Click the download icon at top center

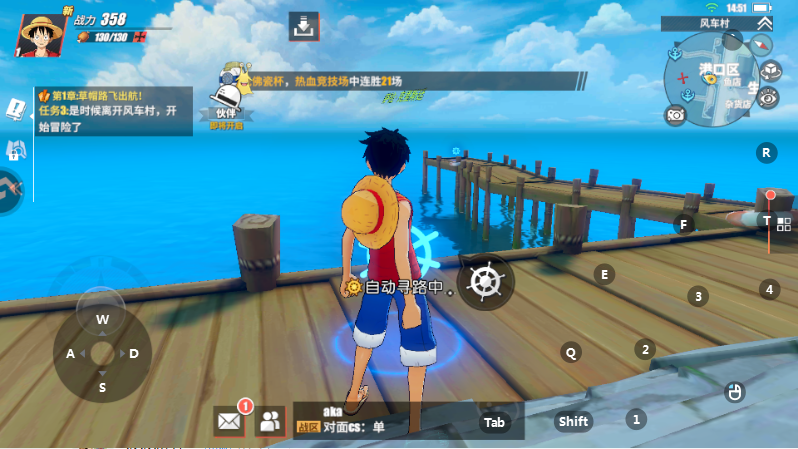pos(303,26)
